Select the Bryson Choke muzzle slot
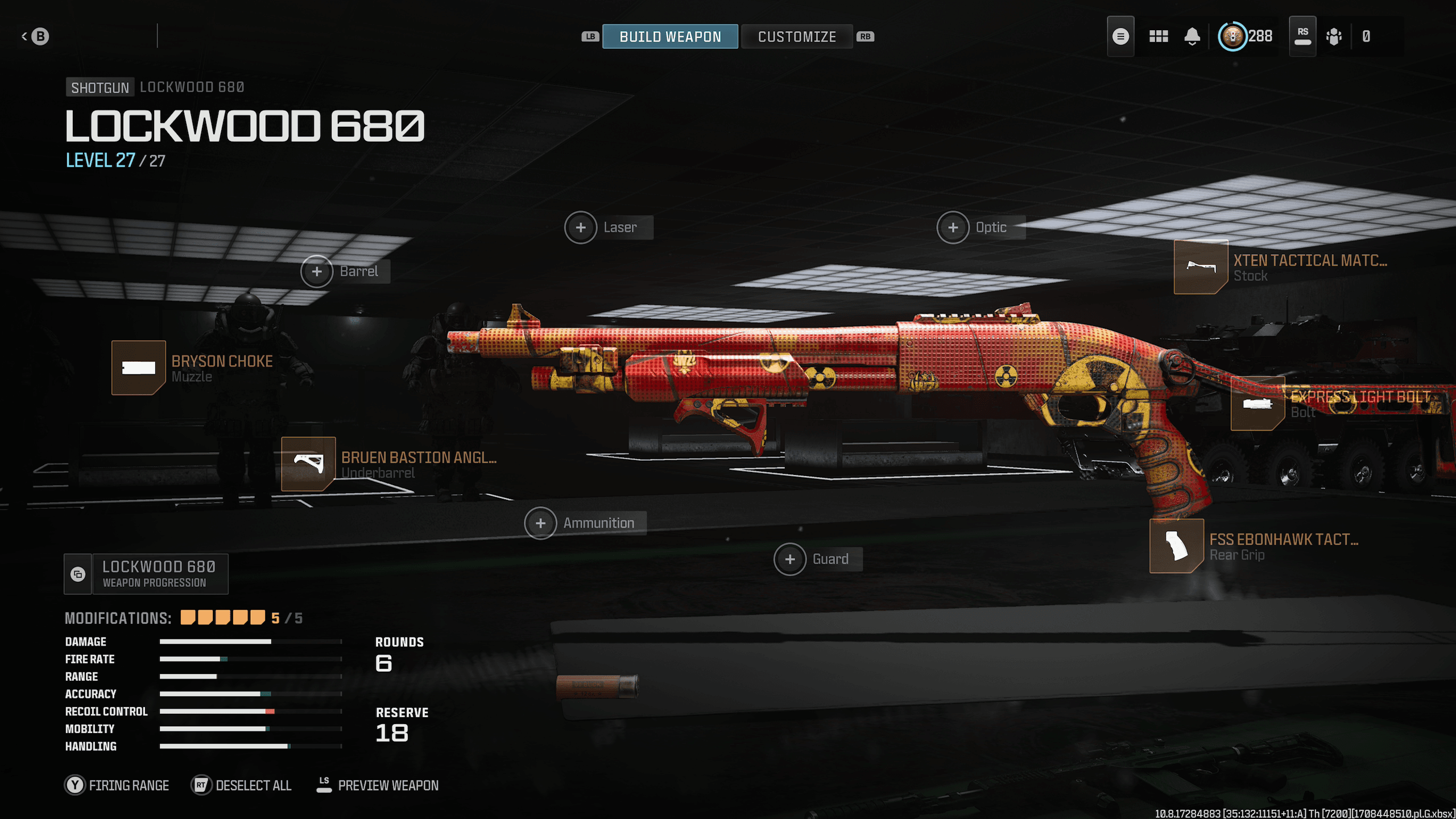 [x=139, y=368]
